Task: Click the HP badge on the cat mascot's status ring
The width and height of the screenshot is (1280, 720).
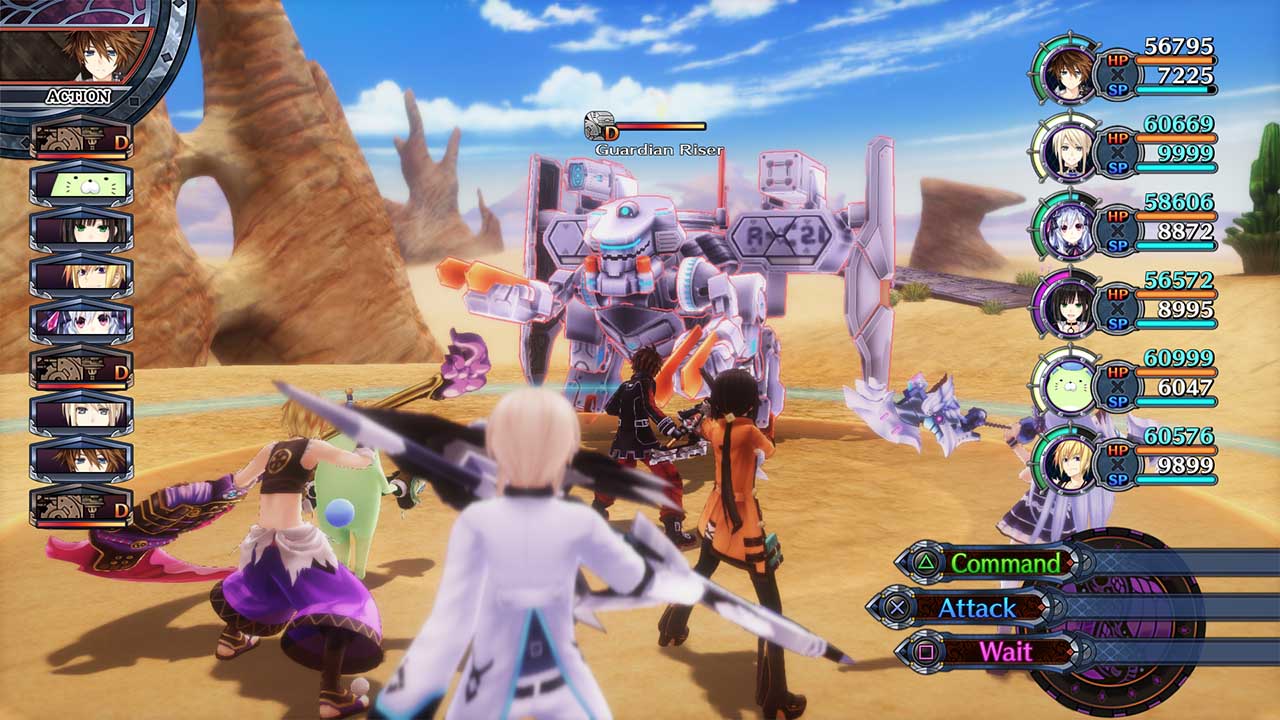Action: [x=1116, y=371]
